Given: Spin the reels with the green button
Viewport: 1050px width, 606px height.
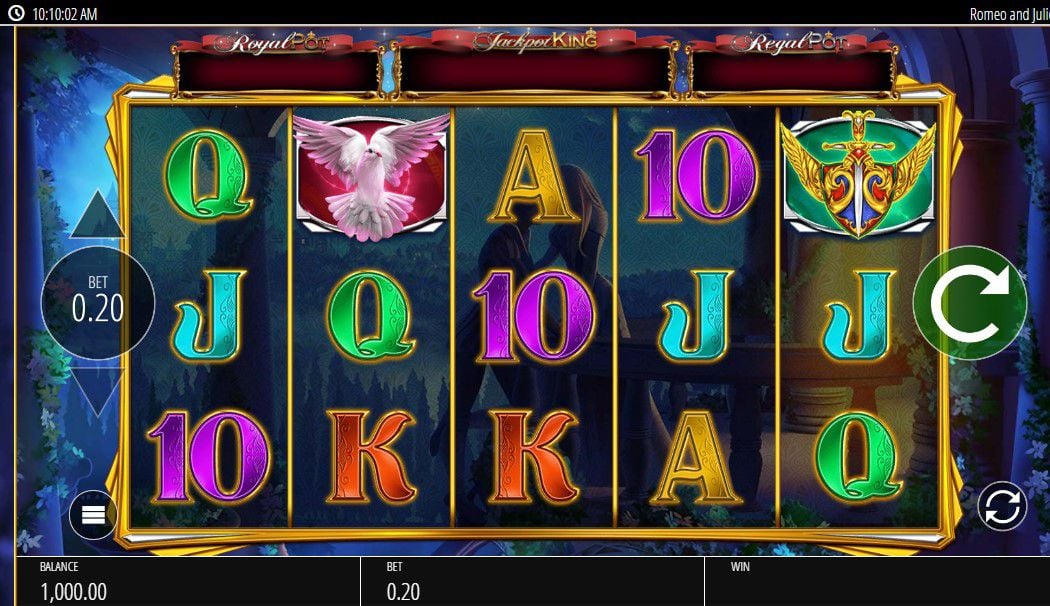Looking at the screenshot, I should click(x=969, y=302).
